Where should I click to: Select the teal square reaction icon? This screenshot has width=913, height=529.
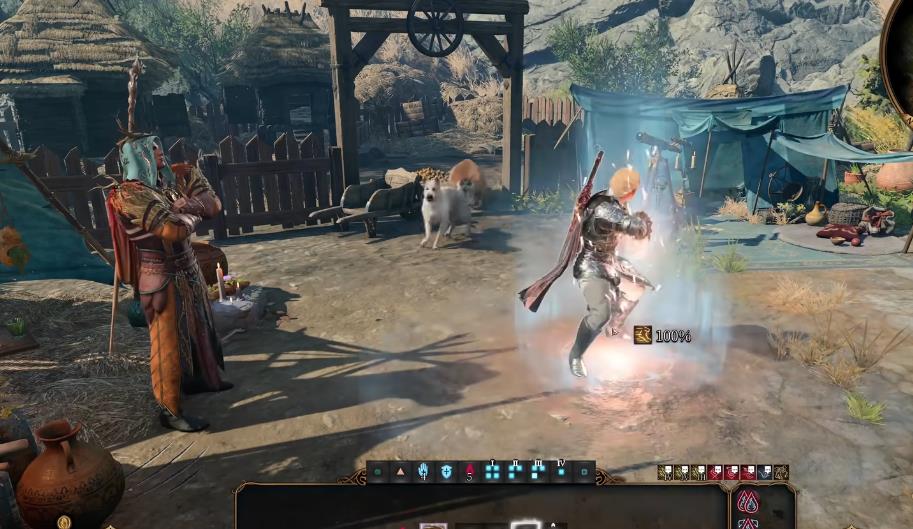click(x=584, y=472)
